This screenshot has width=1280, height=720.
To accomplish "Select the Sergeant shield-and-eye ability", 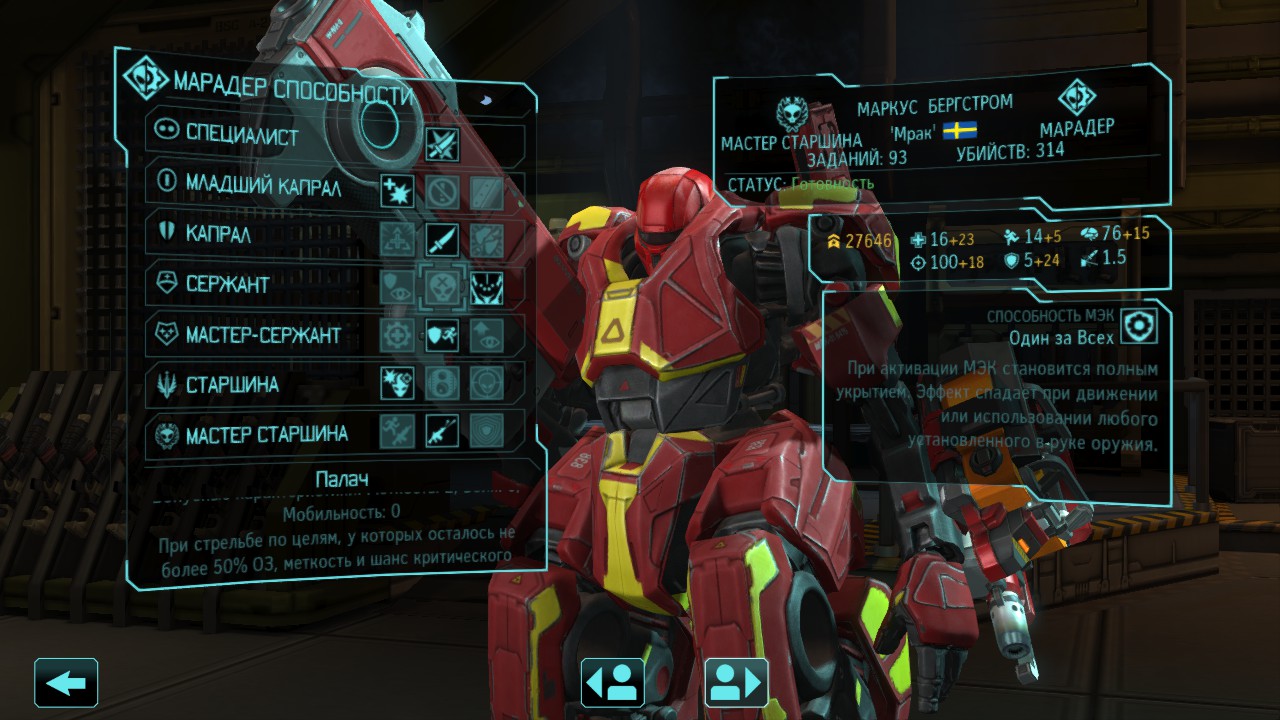I will (397, 288).
